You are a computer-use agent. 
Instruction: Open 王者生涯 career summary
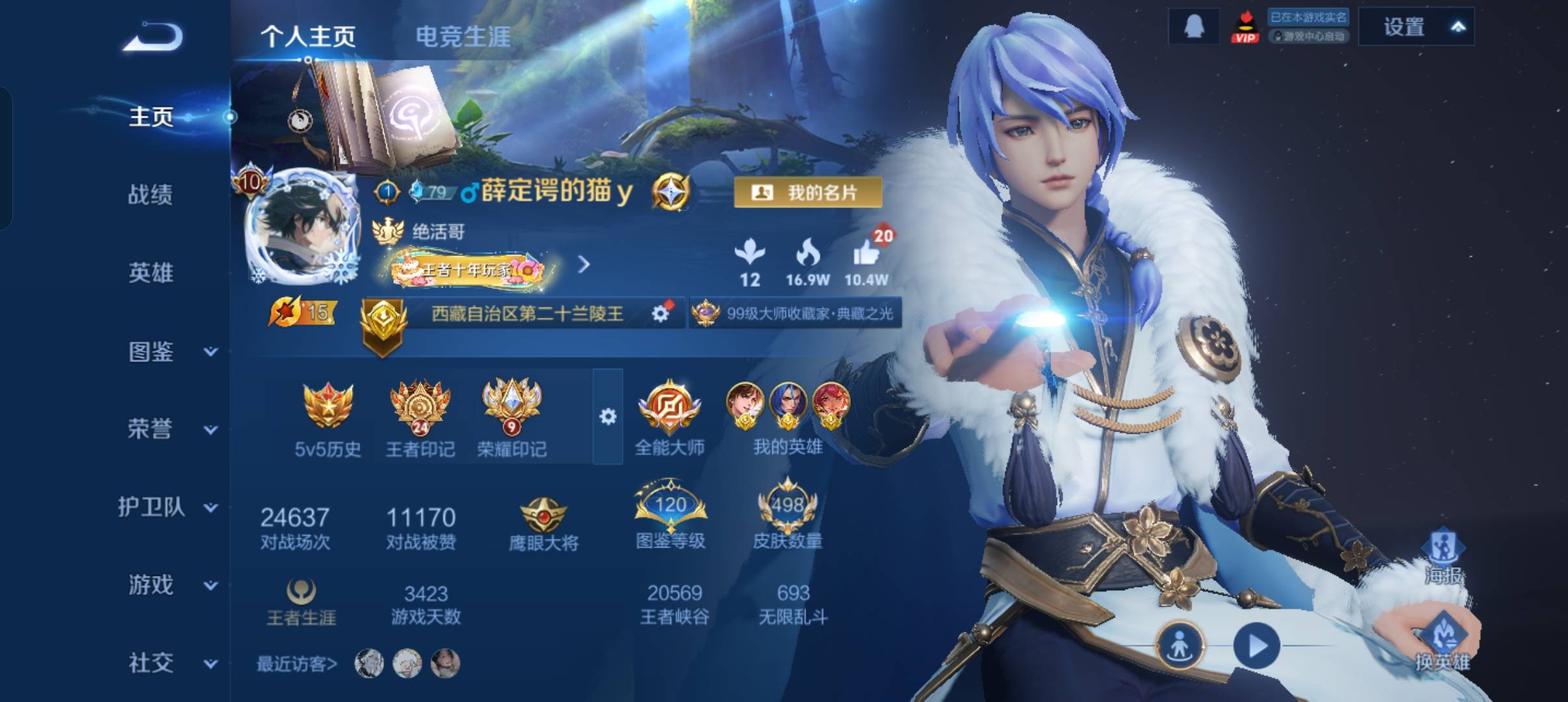coord(301,602)
